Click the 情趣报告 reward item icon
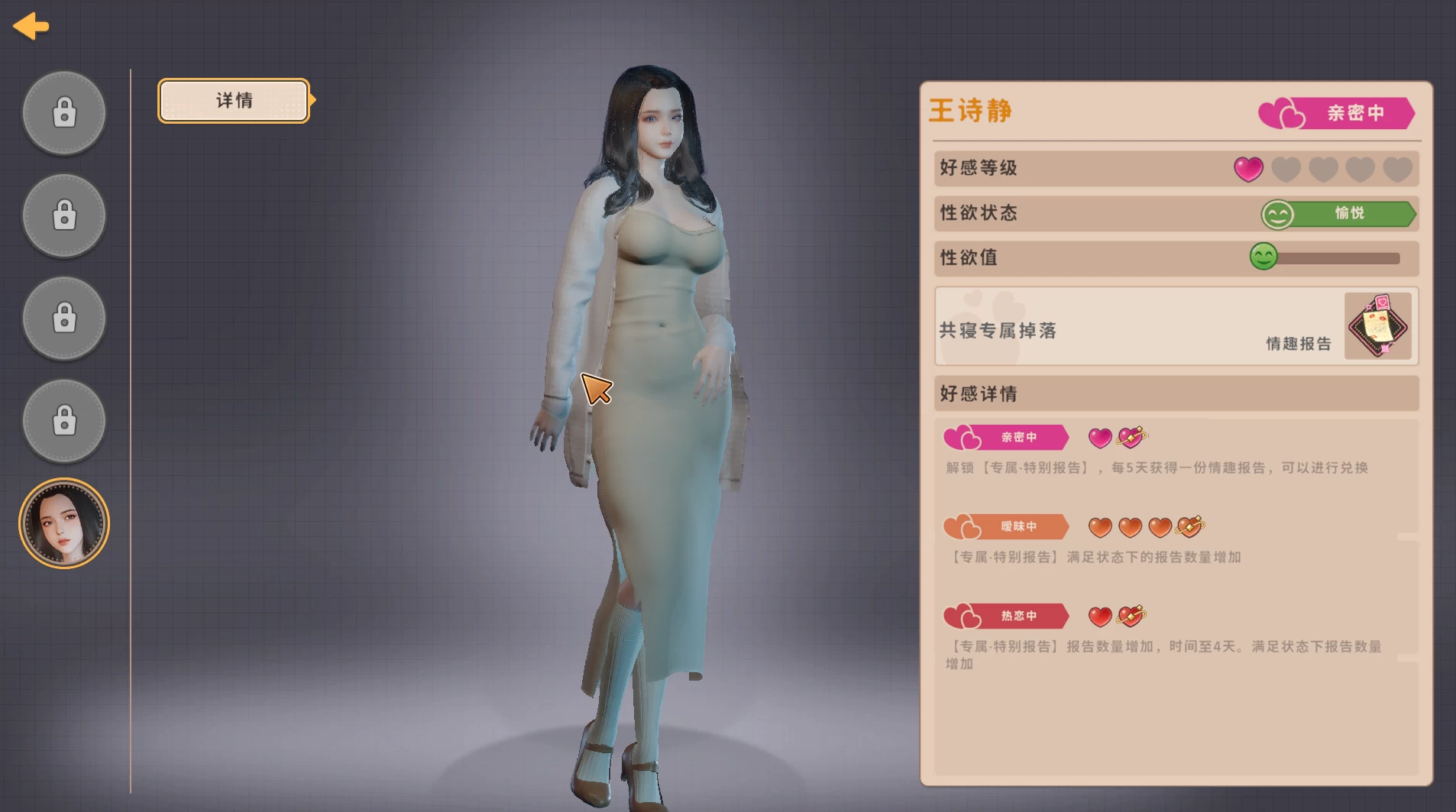The image size is (1456, 812). (x=1379, y=327)
